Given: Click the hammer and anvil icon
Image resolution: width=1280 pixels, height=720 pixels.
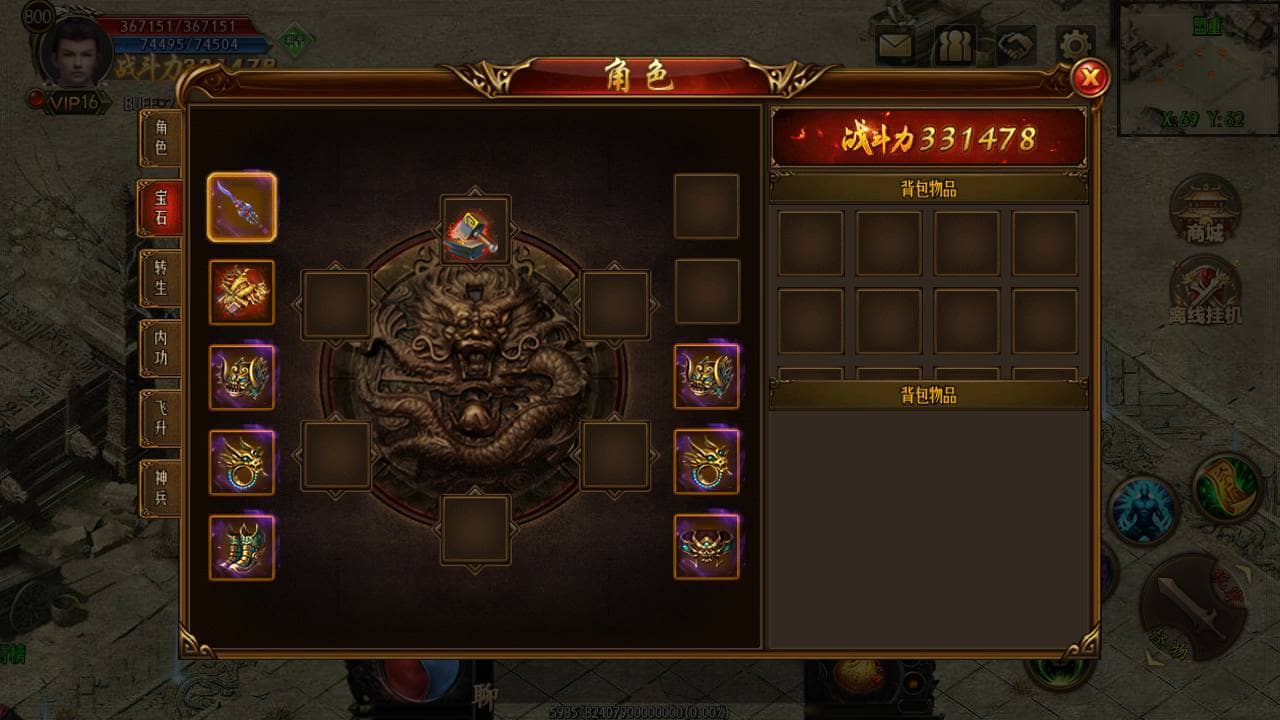Looking at the screenshot, I should (475, 230).
